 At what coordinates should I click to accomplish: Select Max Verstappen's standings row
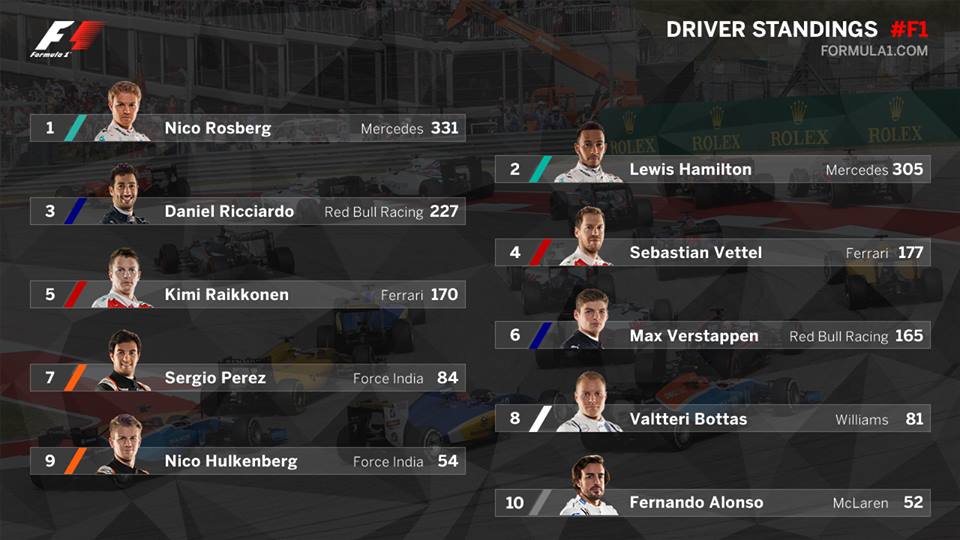coord(712,336)
